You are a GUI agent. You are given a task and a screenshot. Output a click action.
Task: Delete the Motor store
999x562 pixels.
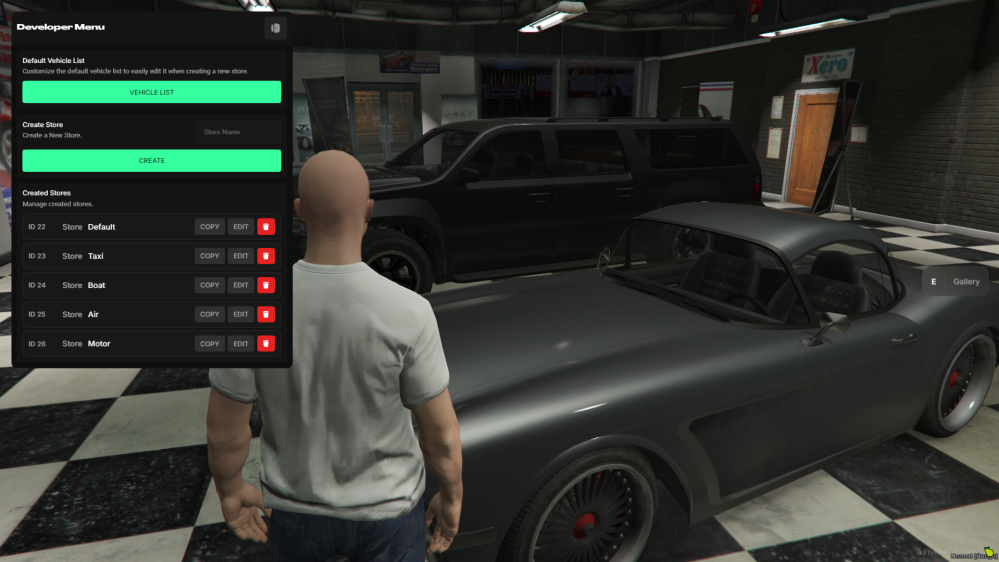(266, 344)
